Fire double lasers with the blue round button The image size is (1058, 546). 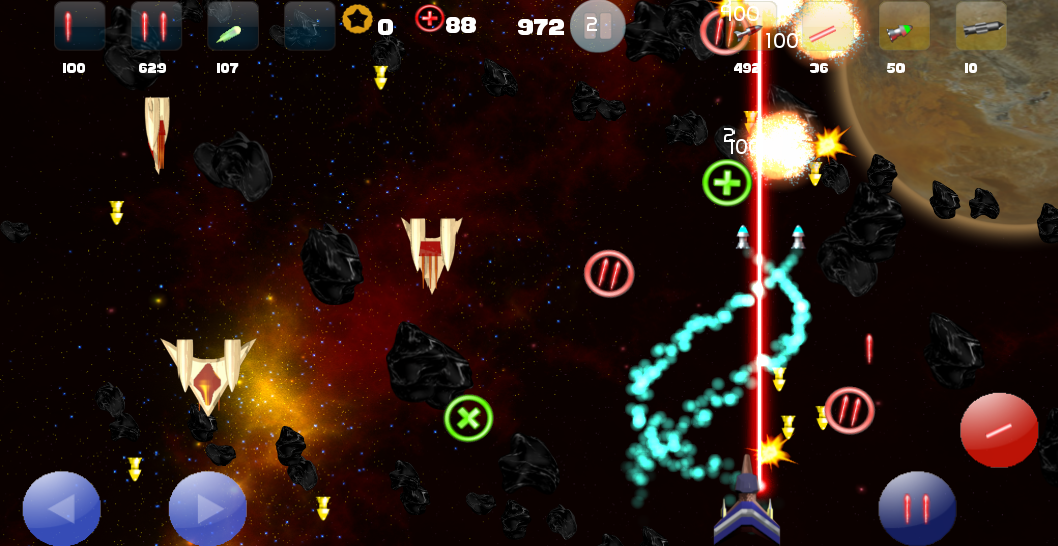click(x=917, y=509)
